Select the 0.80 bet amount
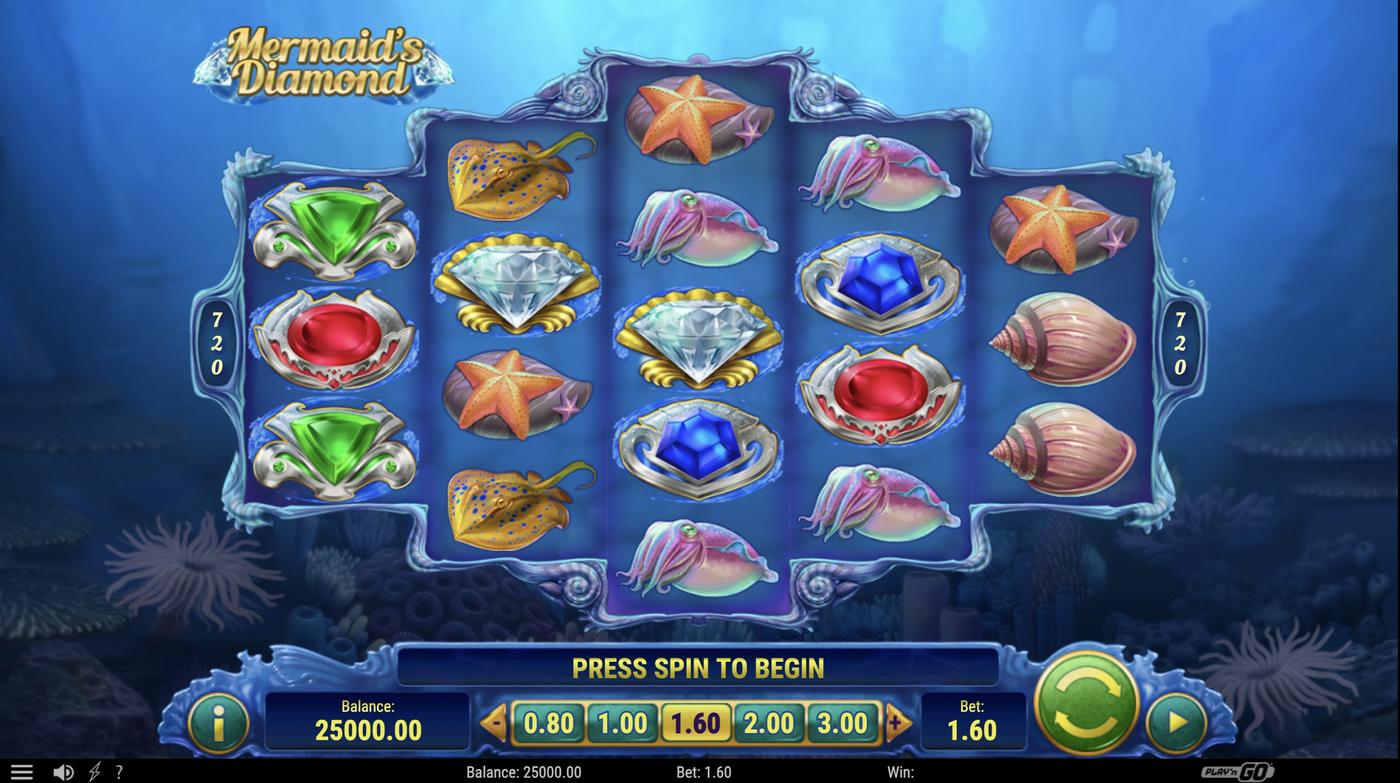Screen dimensions: 1400x783 click(548, 721)
